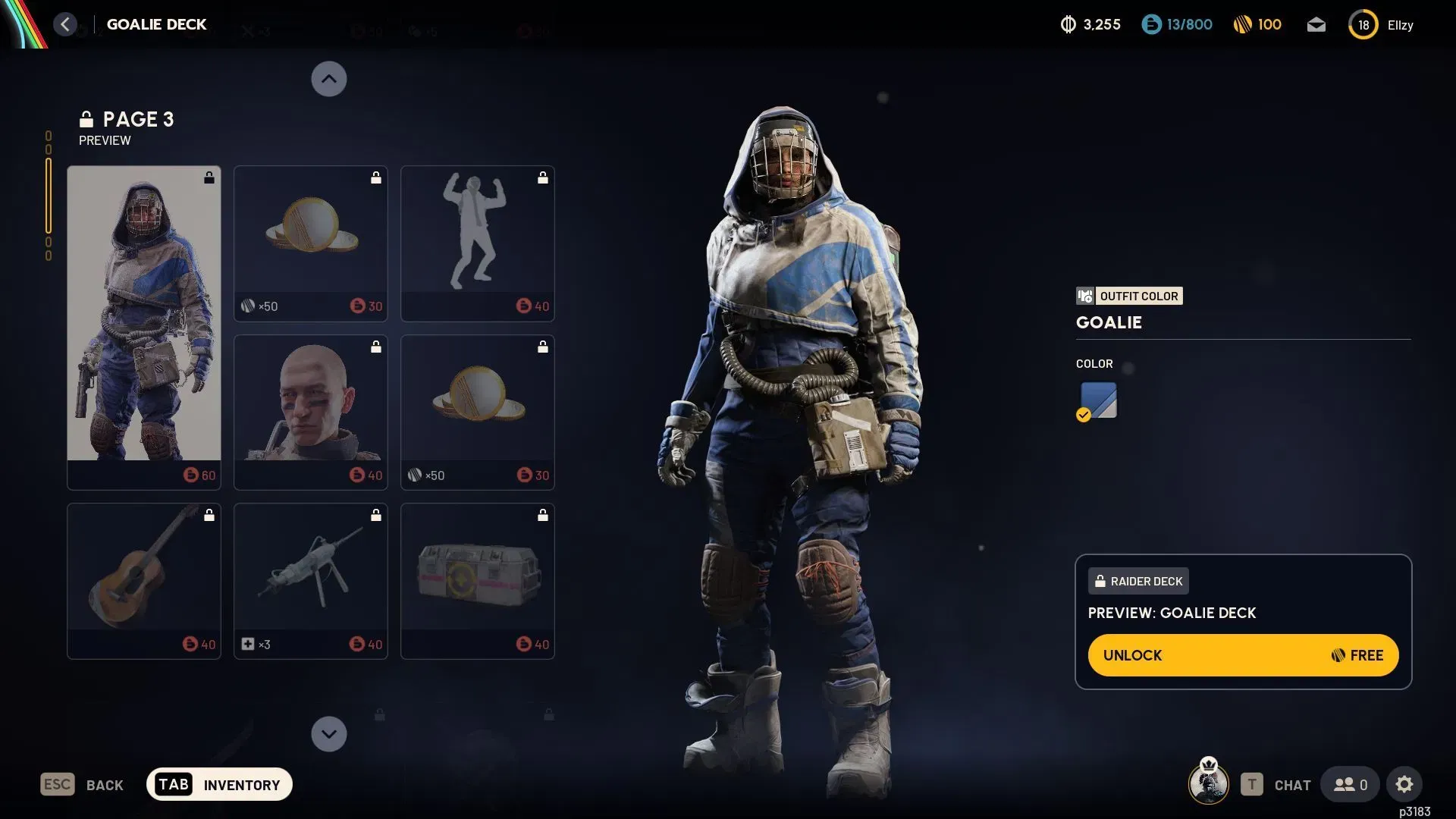Show the next deck page with down arrow
The width and height of the screenshot is (1456, 819).
[x=329, y=734]
